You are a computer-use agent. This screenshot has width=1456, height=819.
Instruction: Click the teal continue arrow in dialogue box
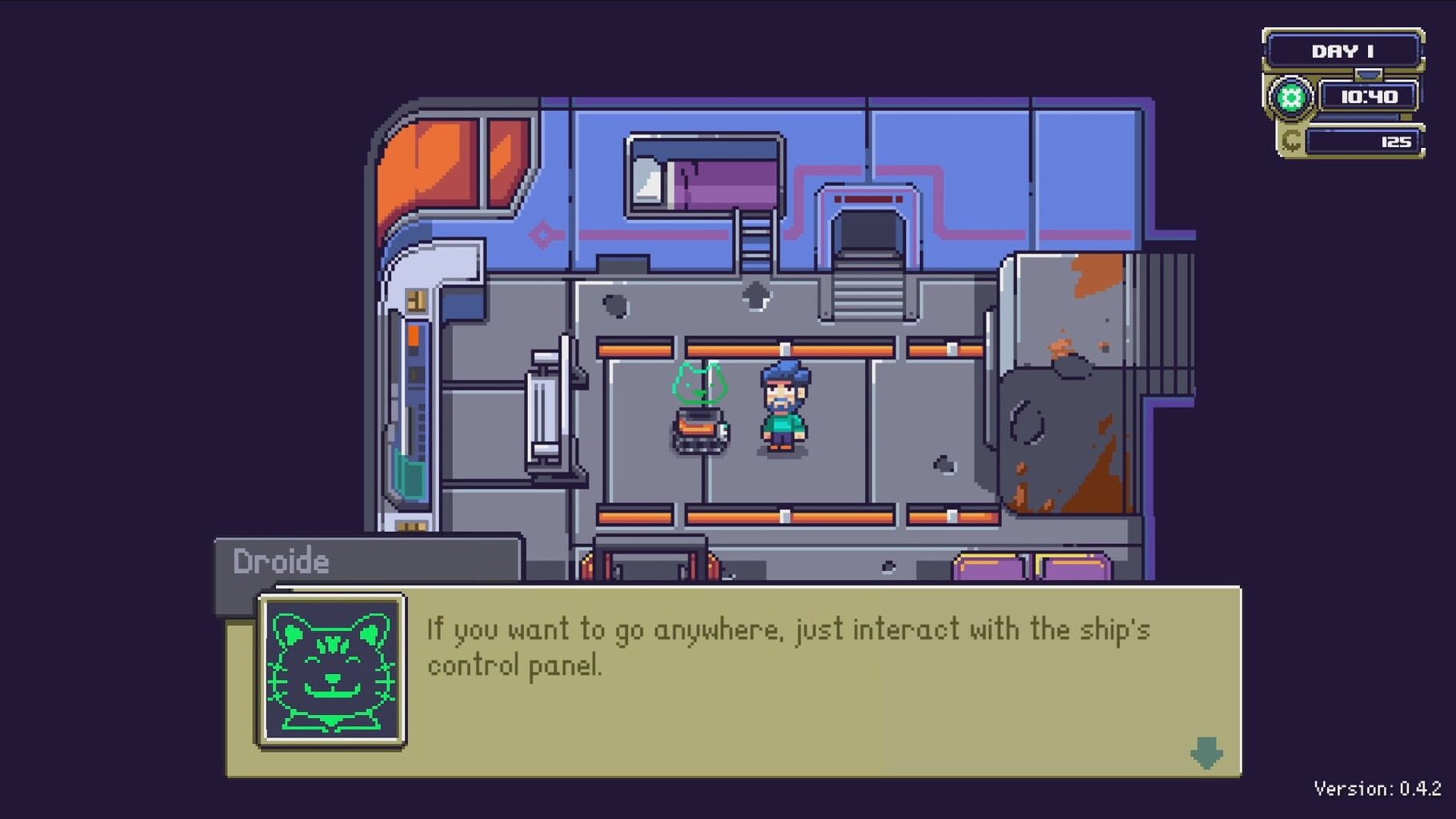[1206, 753]
